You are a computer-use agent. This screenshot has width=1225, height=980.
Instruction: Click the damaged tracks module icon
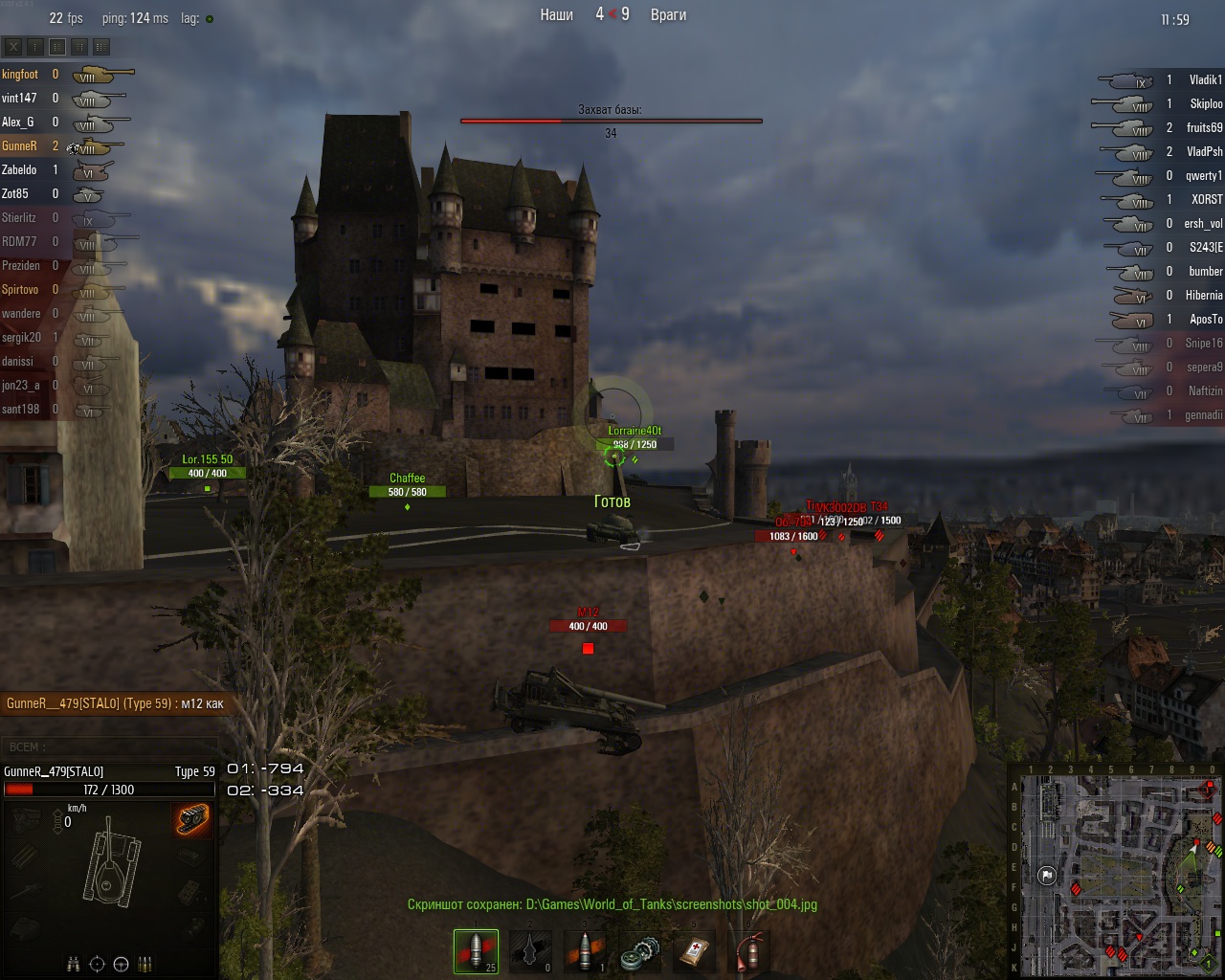tap(192, 818)
